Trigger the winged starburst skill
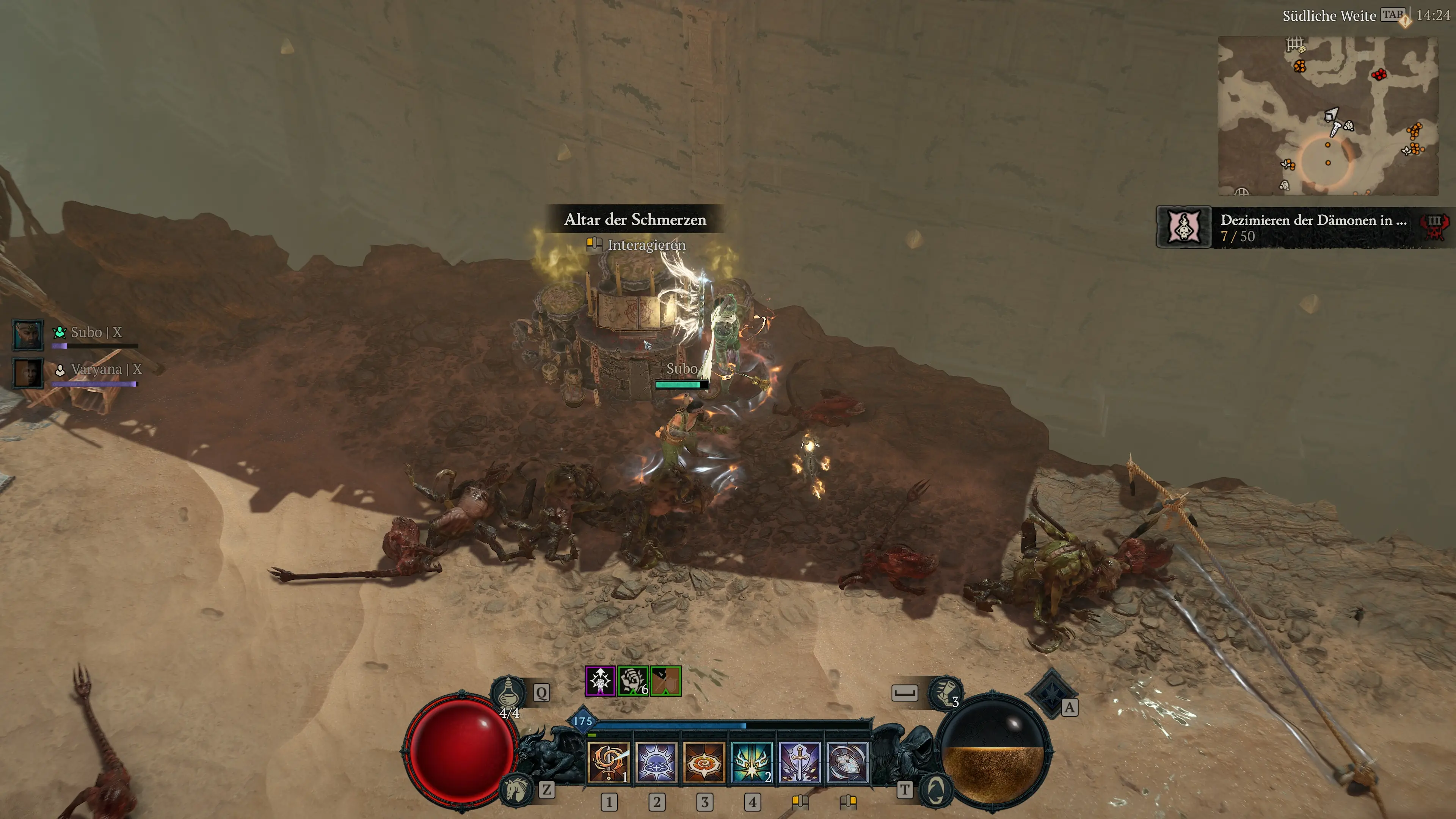The width and height of the screenshot is (1456, 819). [x=751, y=762]
